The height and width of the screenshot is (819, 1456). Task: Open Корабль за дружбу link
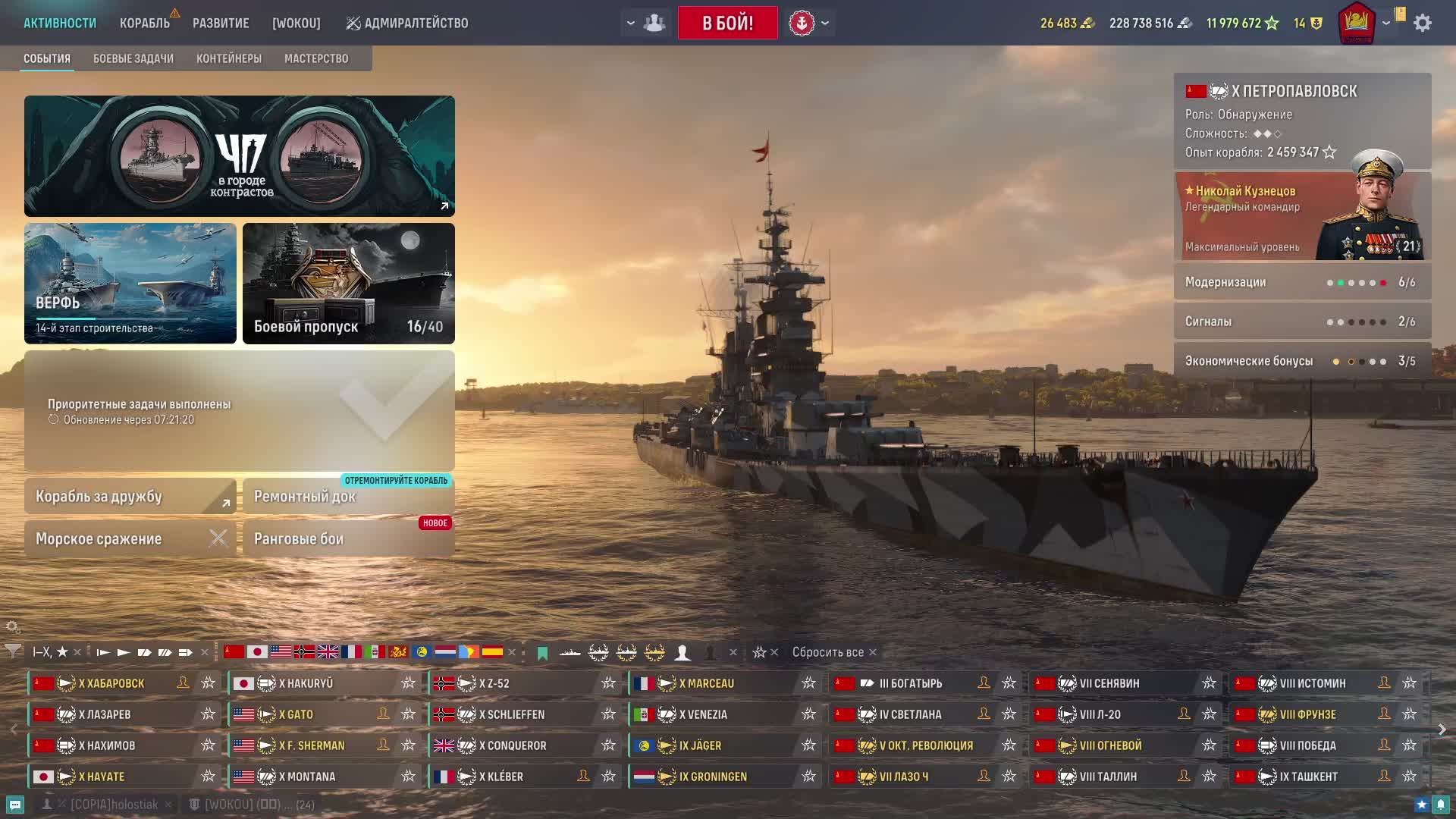pos(130,497)
